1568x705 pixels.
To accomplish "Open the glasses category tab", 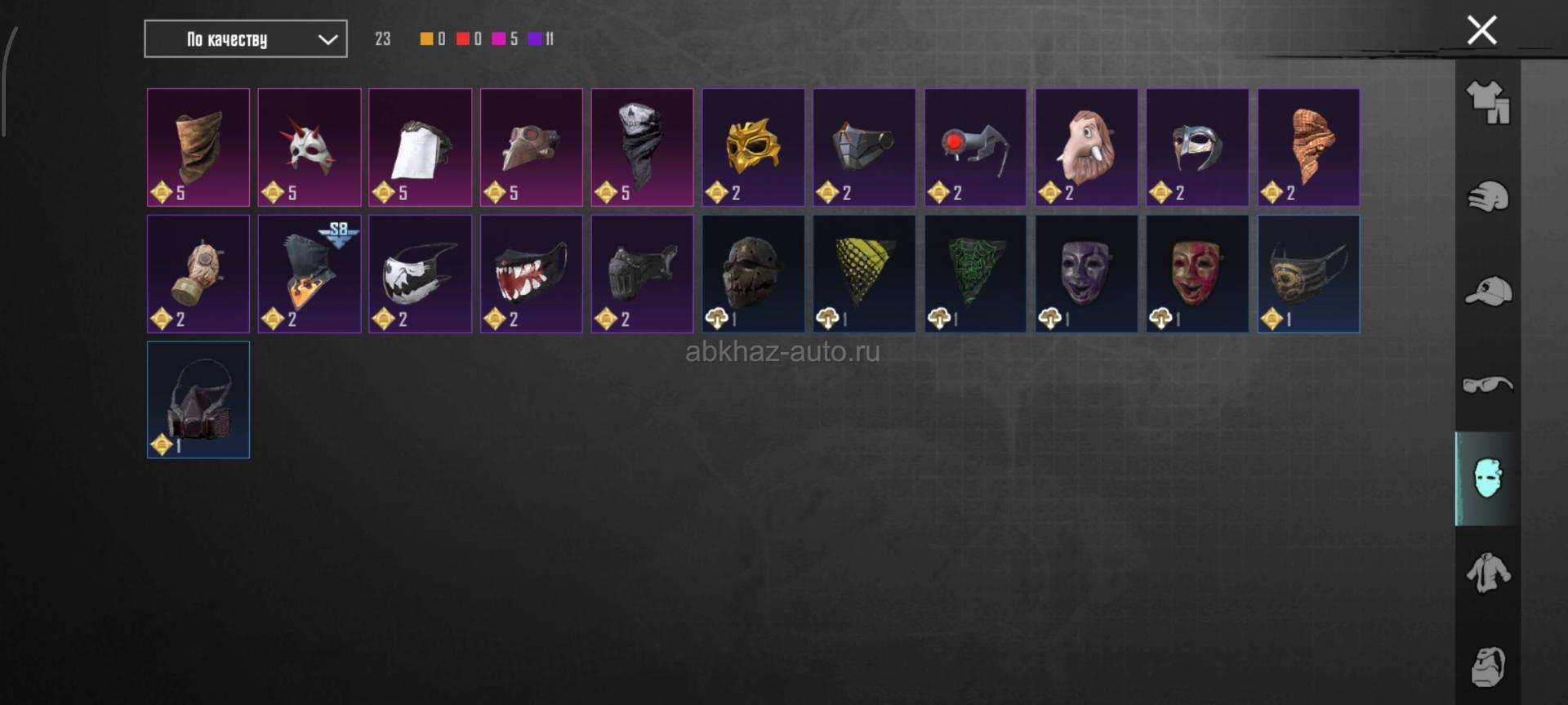I will point(1488,384).
